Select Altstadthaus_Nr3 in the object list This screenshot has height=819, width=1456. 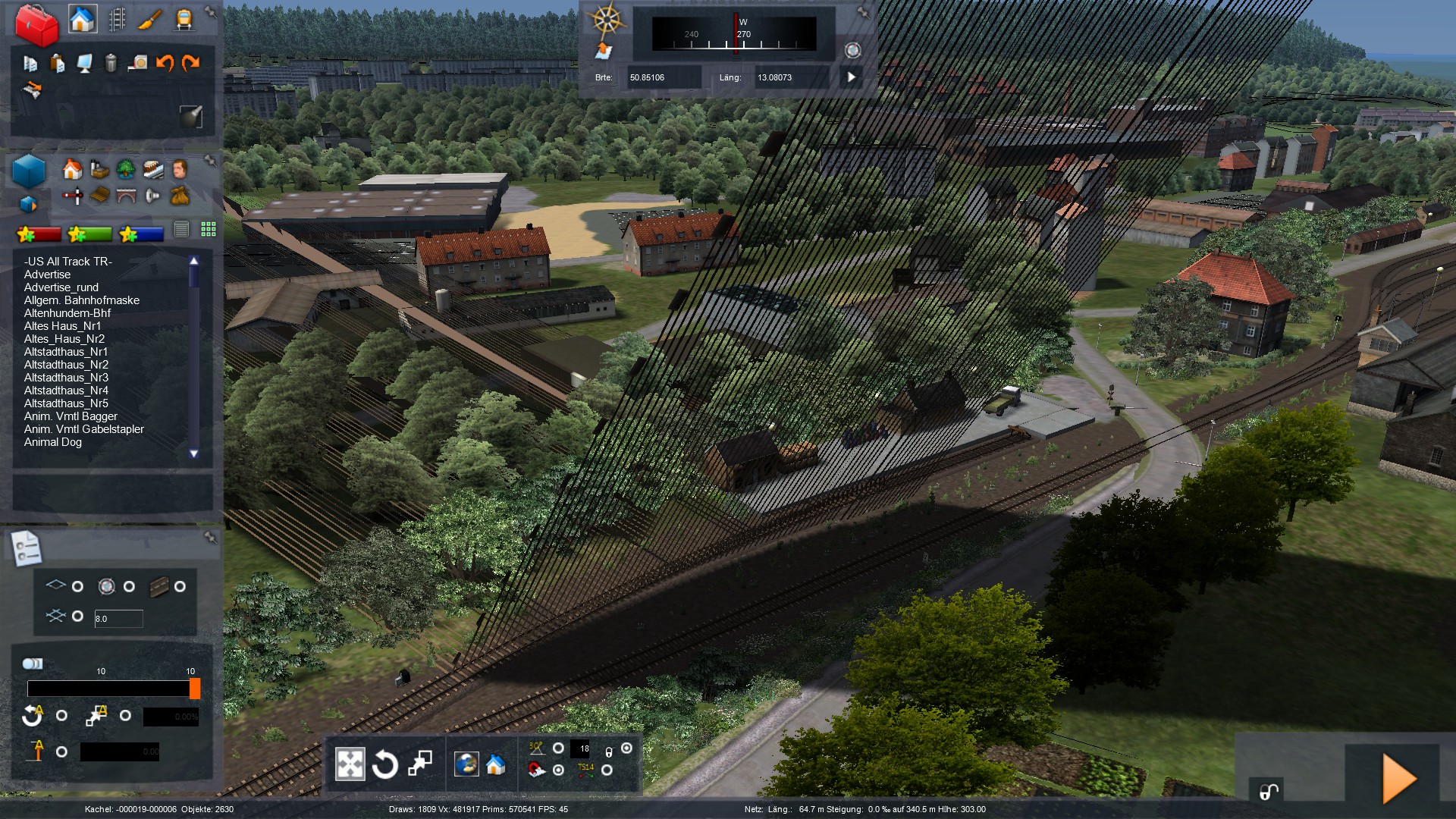pyautogui.click(x=66, y=378)
